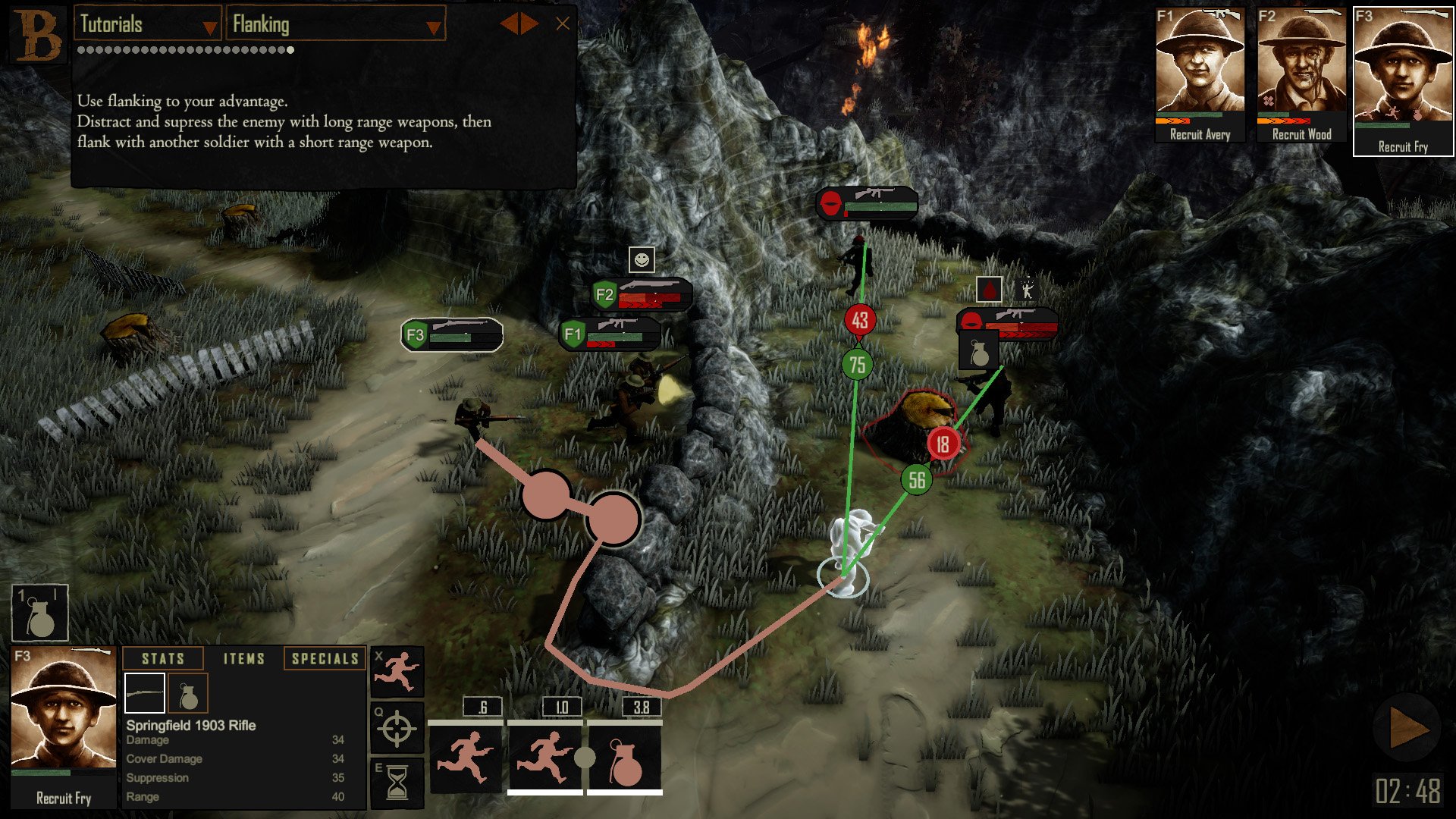Select the grenade throw action in timeline
This screenshot has width=1456, height=819.
pos(625,760)
